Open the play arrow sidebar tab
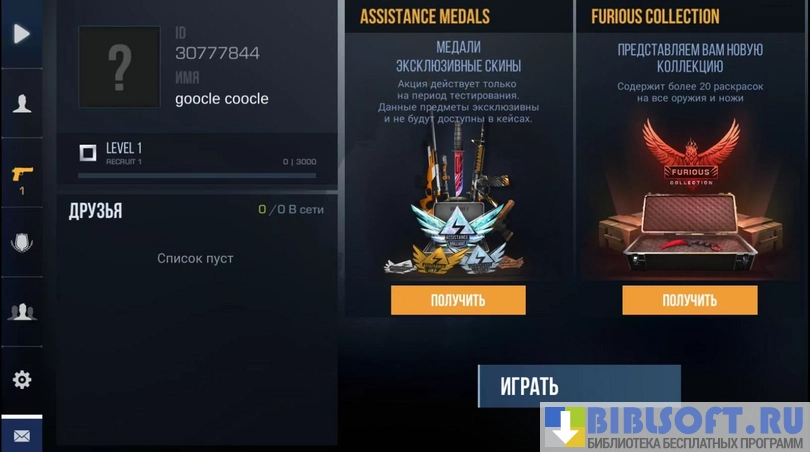 [x=21, y=34]
